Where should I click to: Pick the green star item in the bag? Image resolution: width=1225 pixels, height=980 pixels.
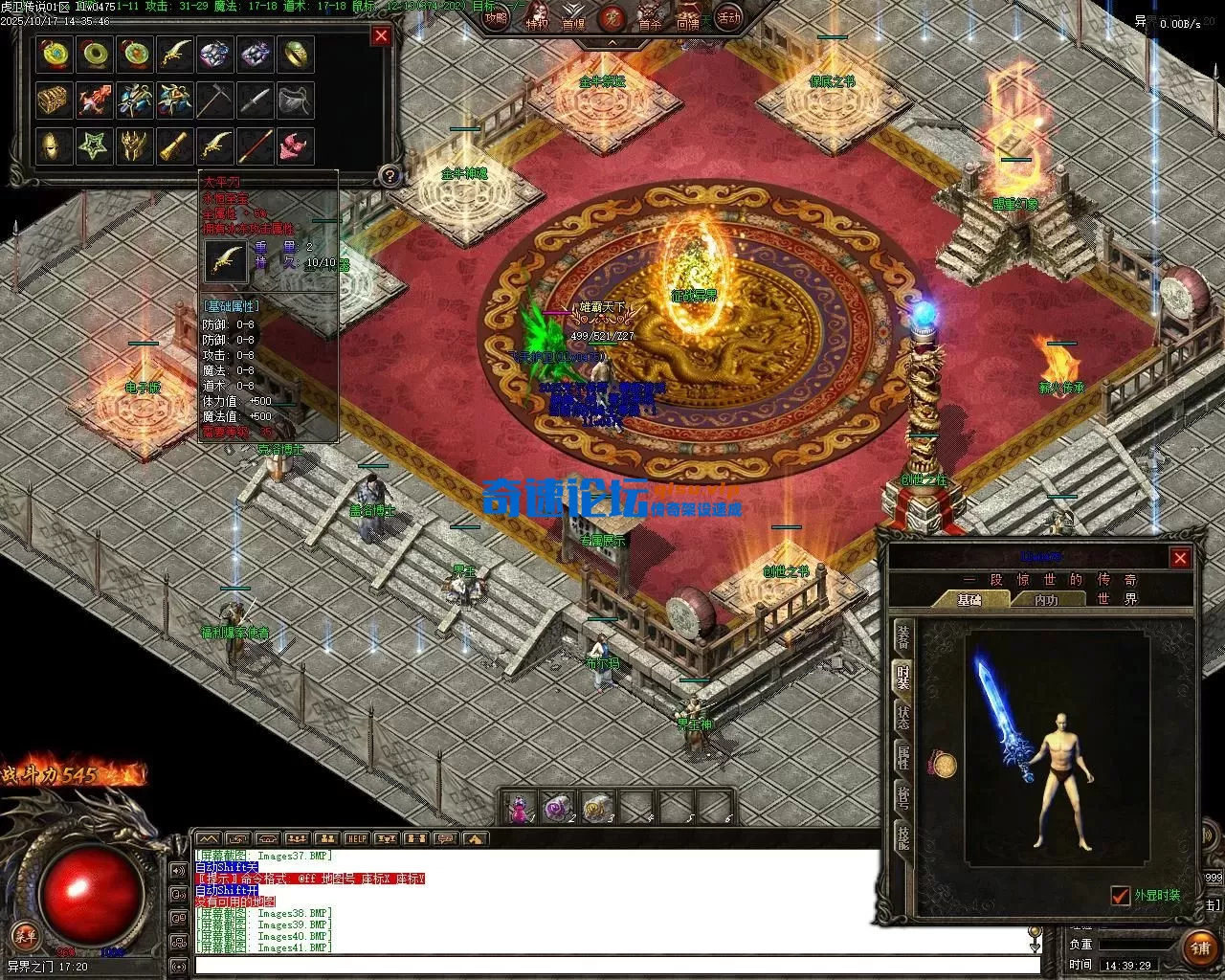94,146
